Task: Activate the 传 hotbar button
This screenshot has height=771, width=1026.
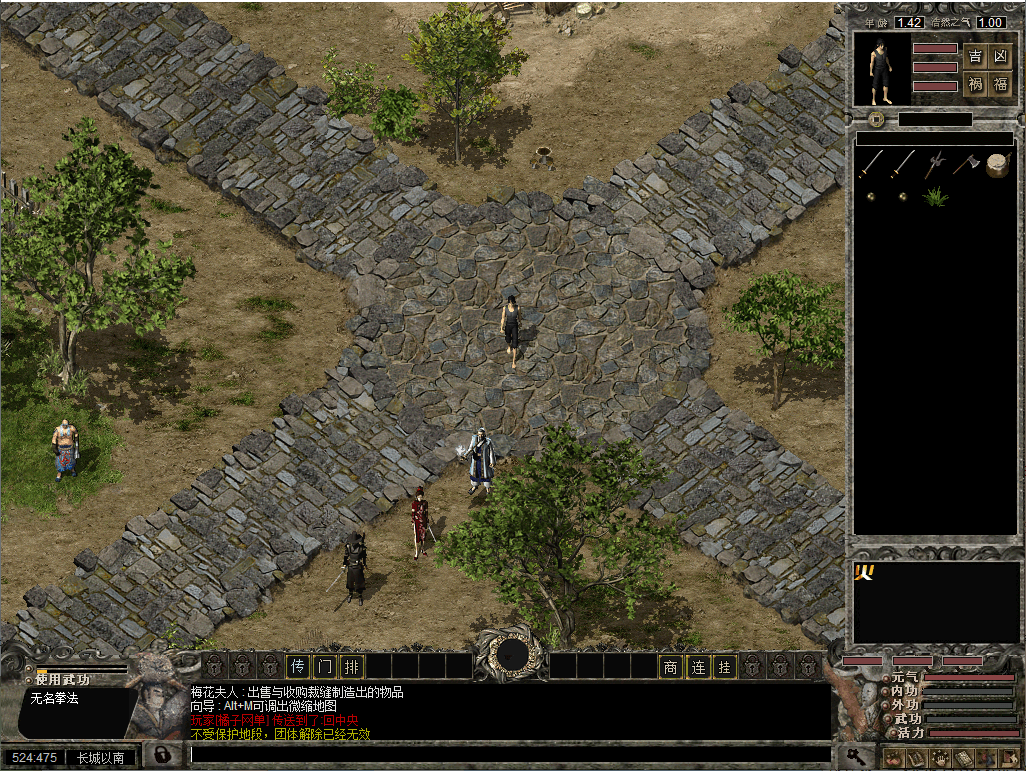Action: [x=298, y=666]
